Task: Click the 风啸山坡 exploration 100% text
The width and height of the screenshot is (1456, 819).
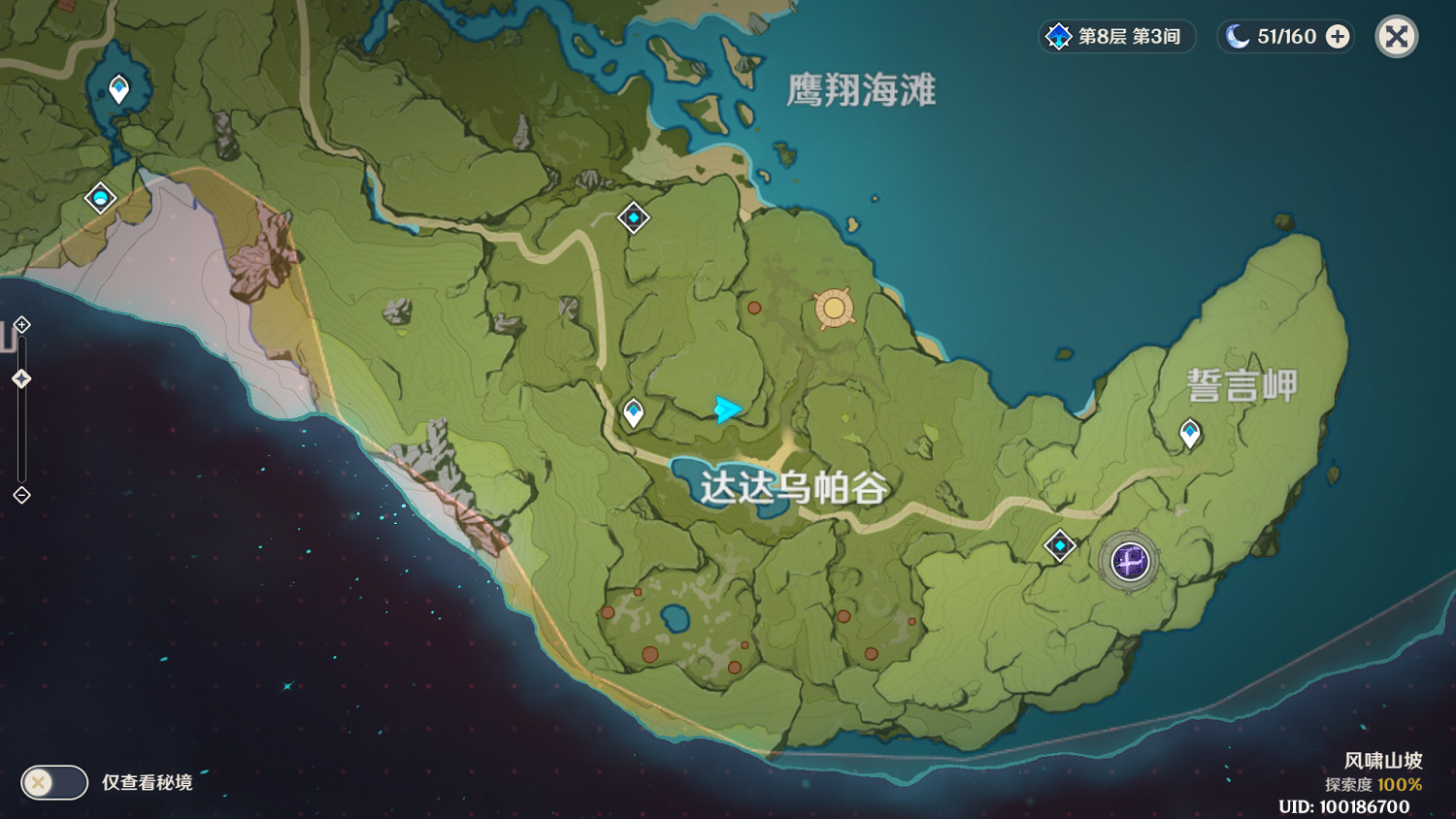Action: (1373, 784)
